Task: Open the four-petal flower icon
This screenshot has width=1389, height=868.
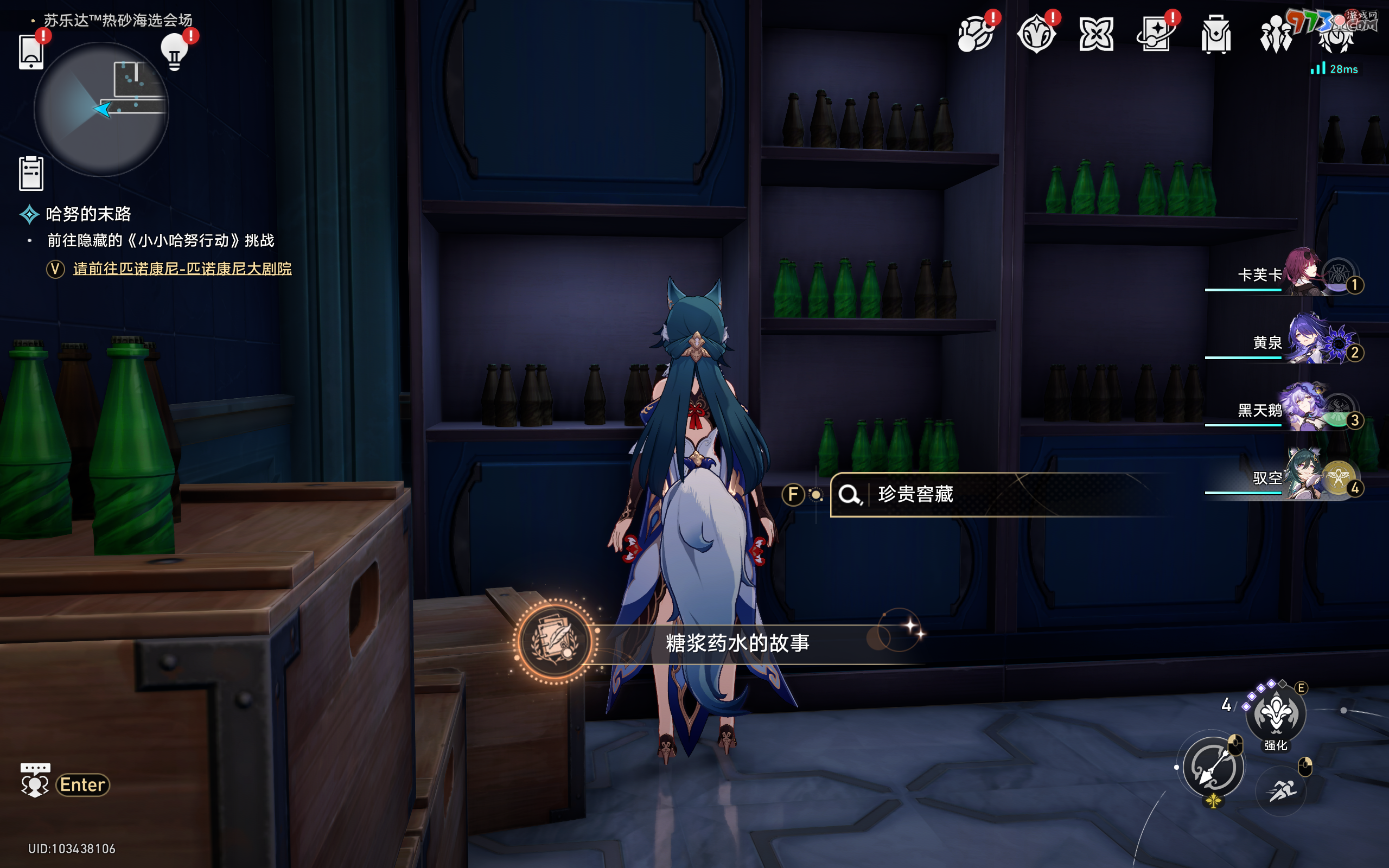Action: [1096, 34]
